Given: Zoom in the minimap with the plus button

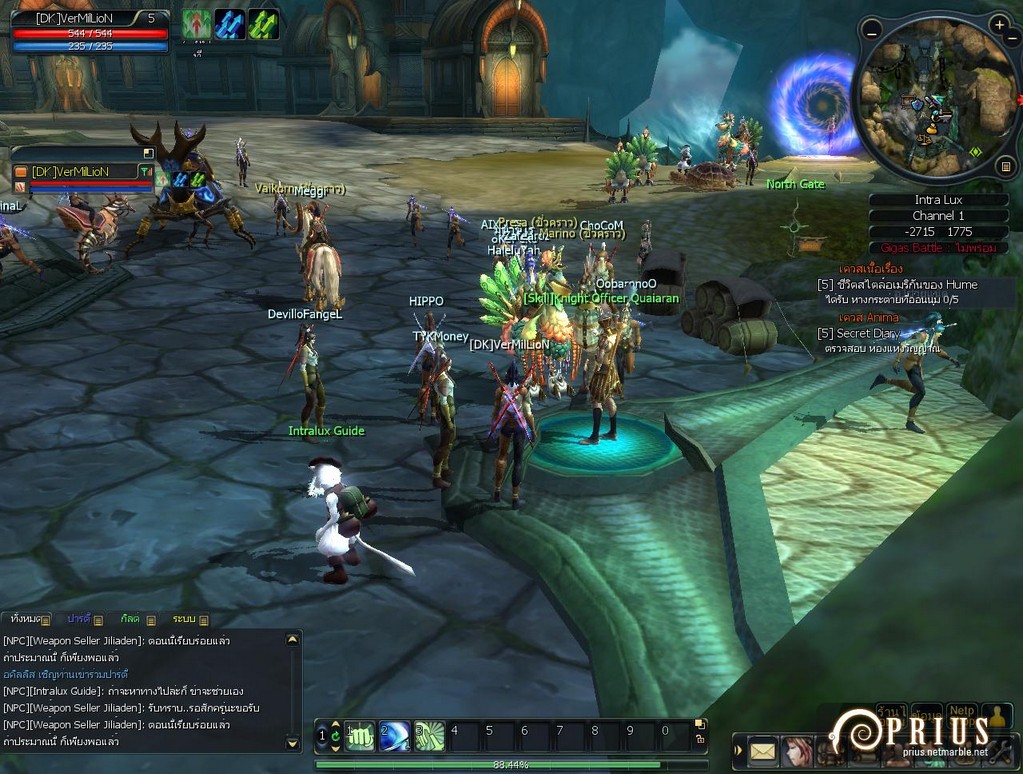Looking at the screenshot, I should click(999, 24).
